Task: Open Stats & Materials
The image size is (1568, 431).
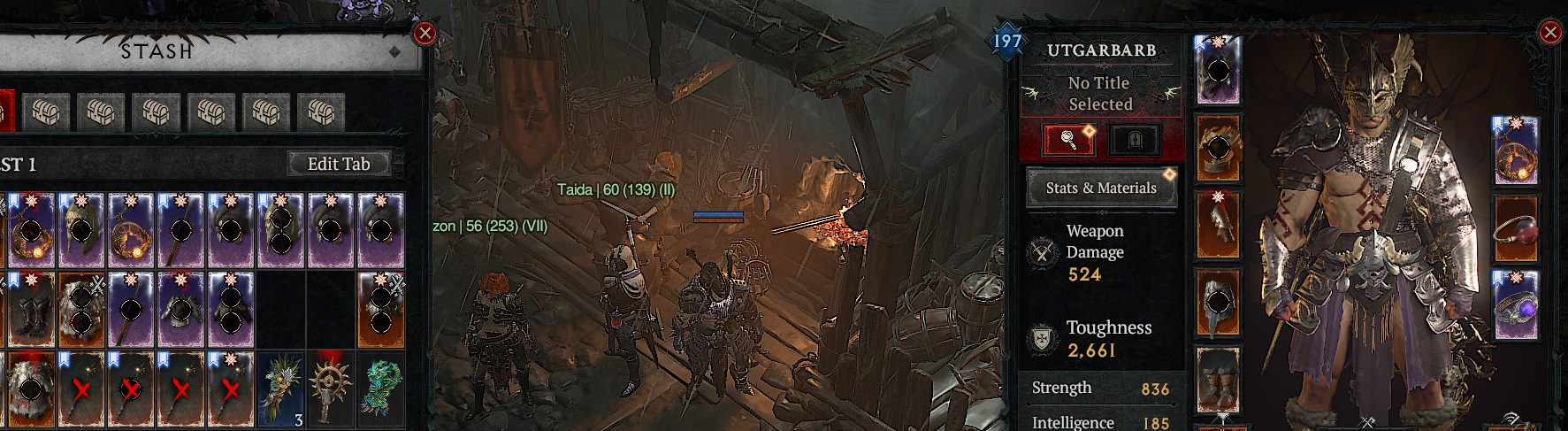Action: pyautogui.click(x=1101, y=188)
